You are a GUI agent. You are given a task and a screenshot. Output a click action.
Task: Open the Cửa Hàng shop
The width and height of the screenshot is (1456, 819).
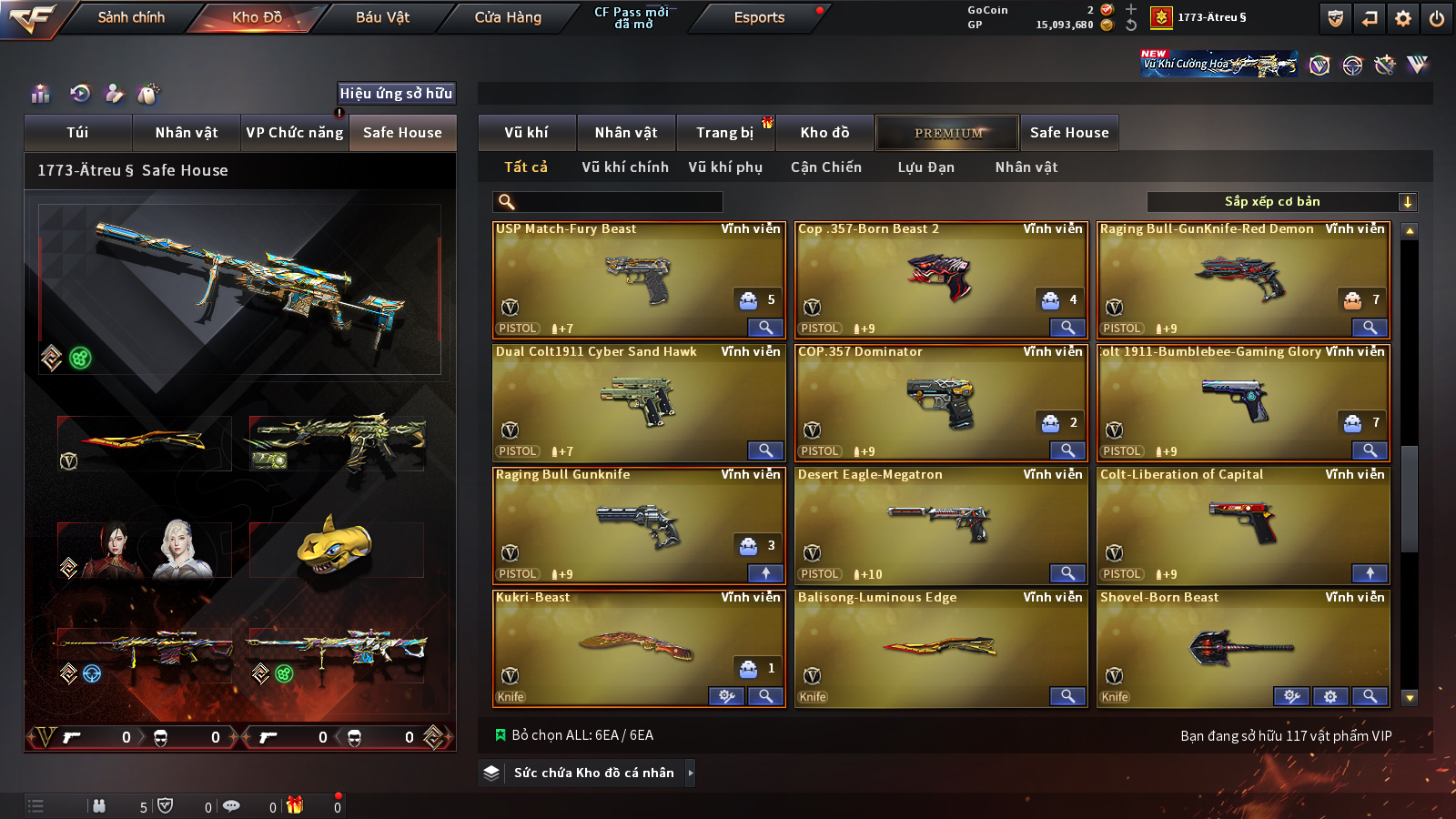(508, 17)
